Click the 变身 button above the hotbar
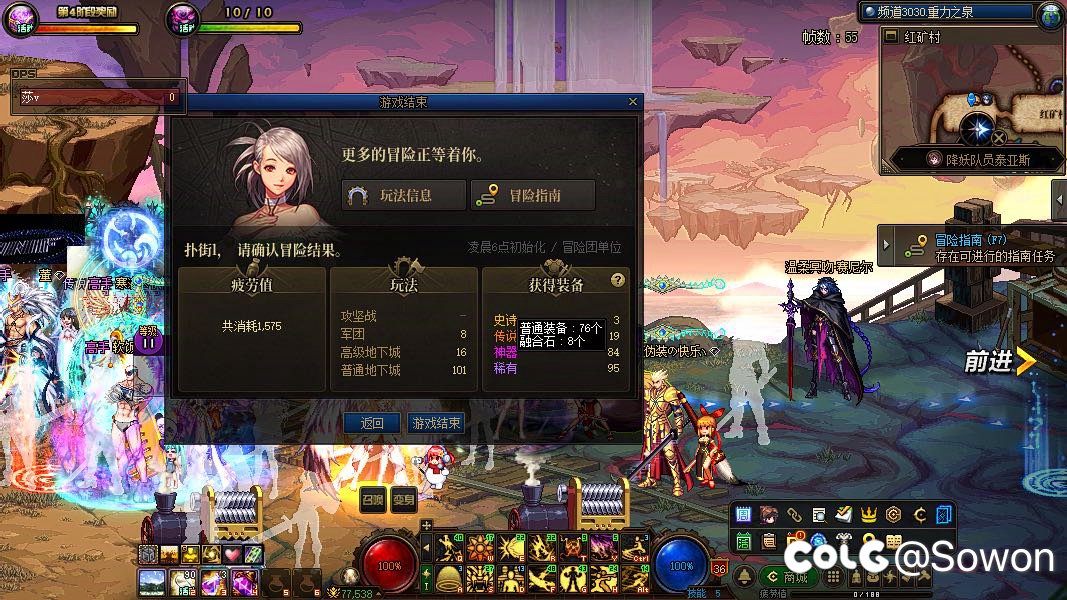1067x600 pixels. [x=404, y=501]
